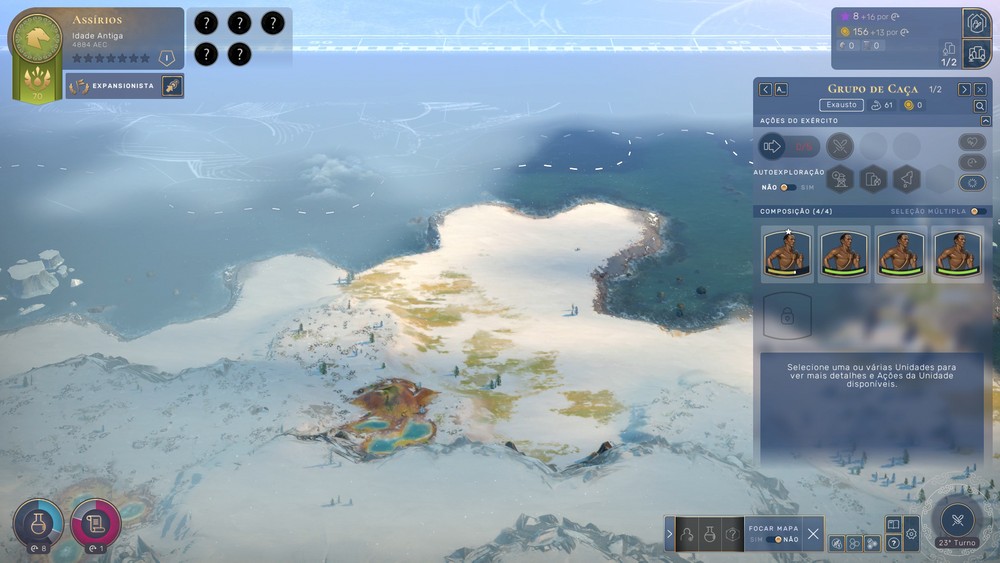Screen dimensions: 1000x563
Task: Rename the army with the A_ button
Action: click(x=781, y=89)
